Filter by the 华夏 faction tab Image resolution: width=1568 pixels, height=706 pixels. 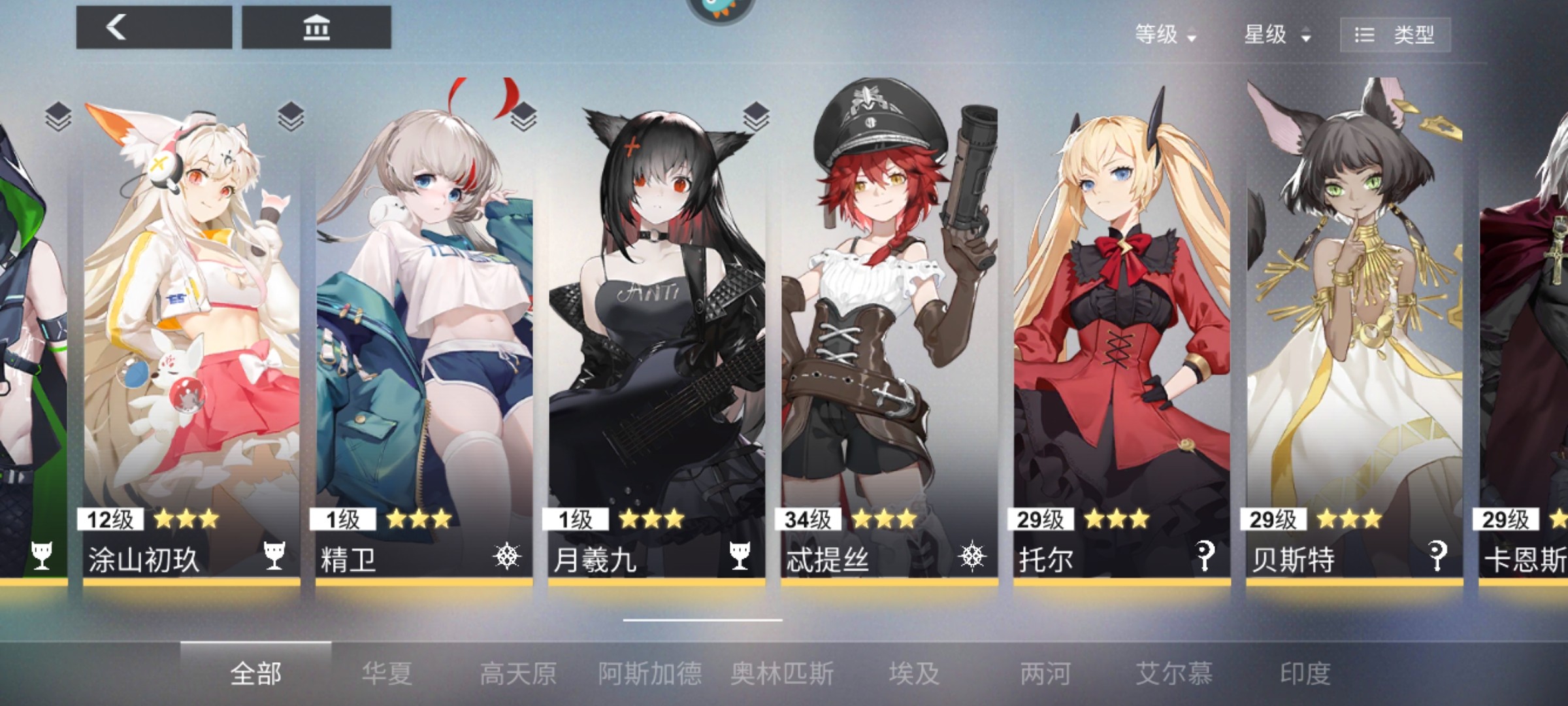(387, 673)
